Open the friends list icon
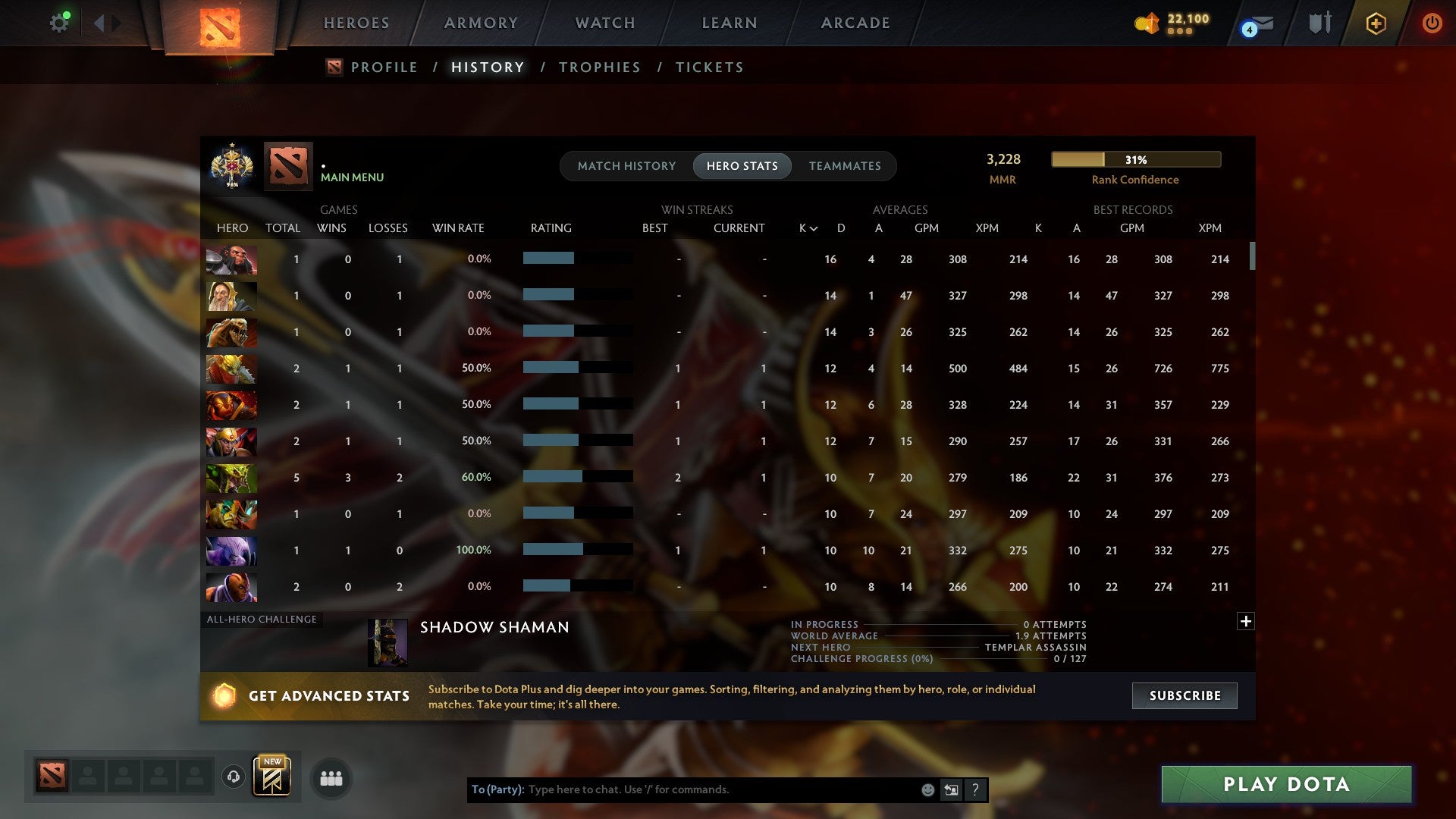 (331, 778)
